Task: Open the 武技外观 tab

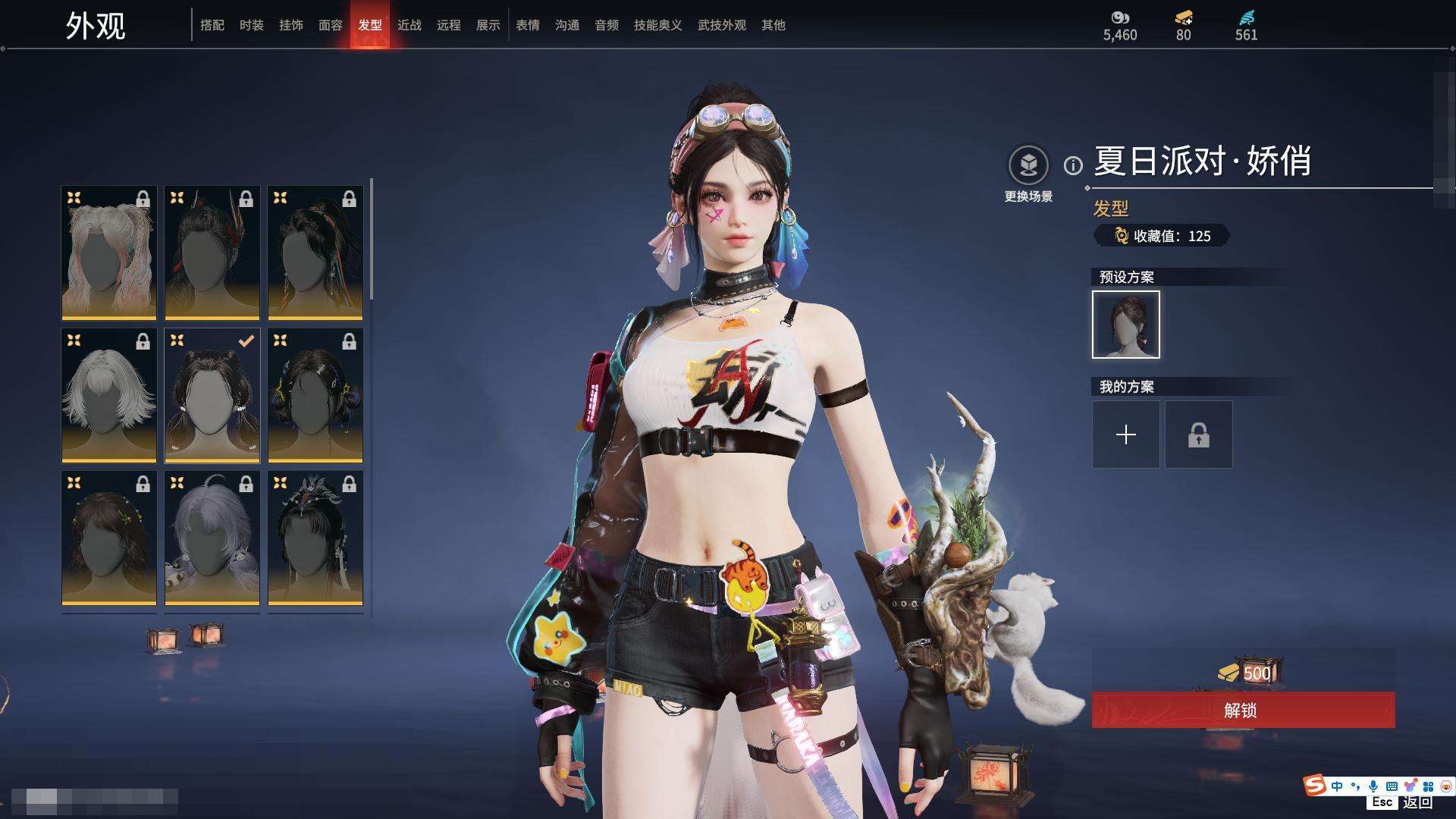Action: [721, 25]
